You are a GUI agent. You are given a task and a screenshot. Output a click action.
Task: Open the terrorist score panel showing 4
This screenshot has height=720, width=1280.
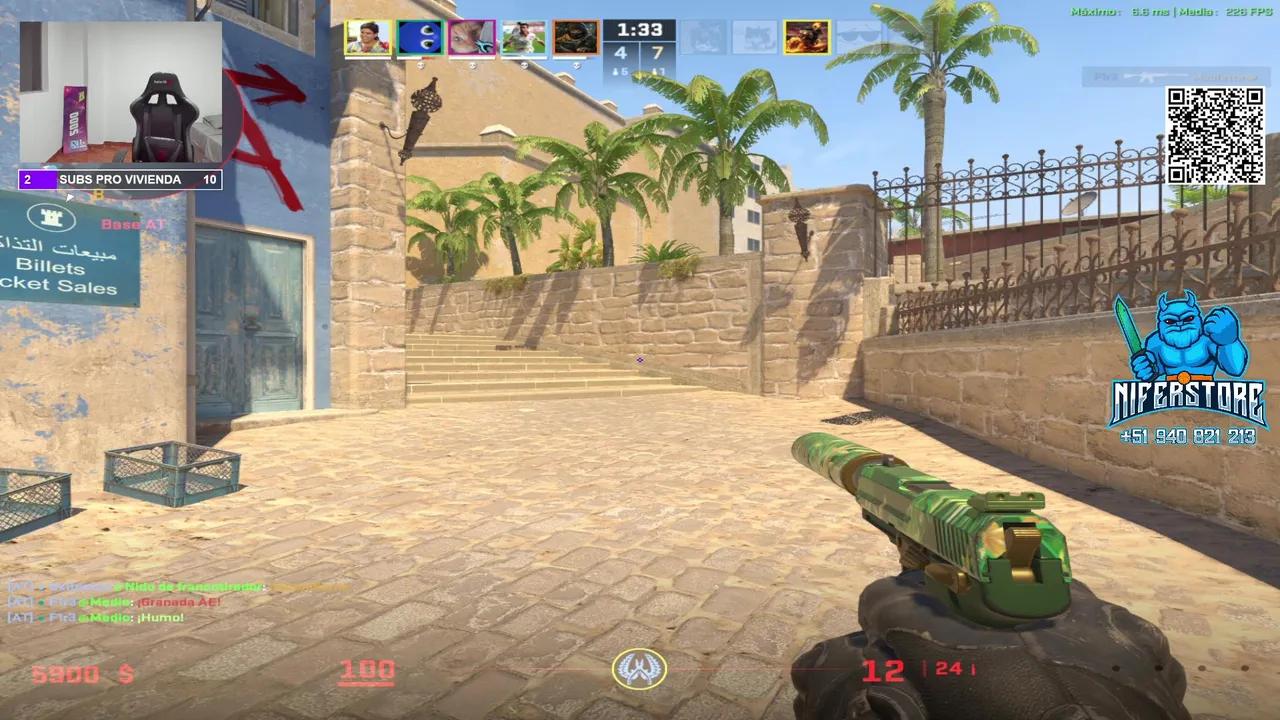[x=621, y=50]
